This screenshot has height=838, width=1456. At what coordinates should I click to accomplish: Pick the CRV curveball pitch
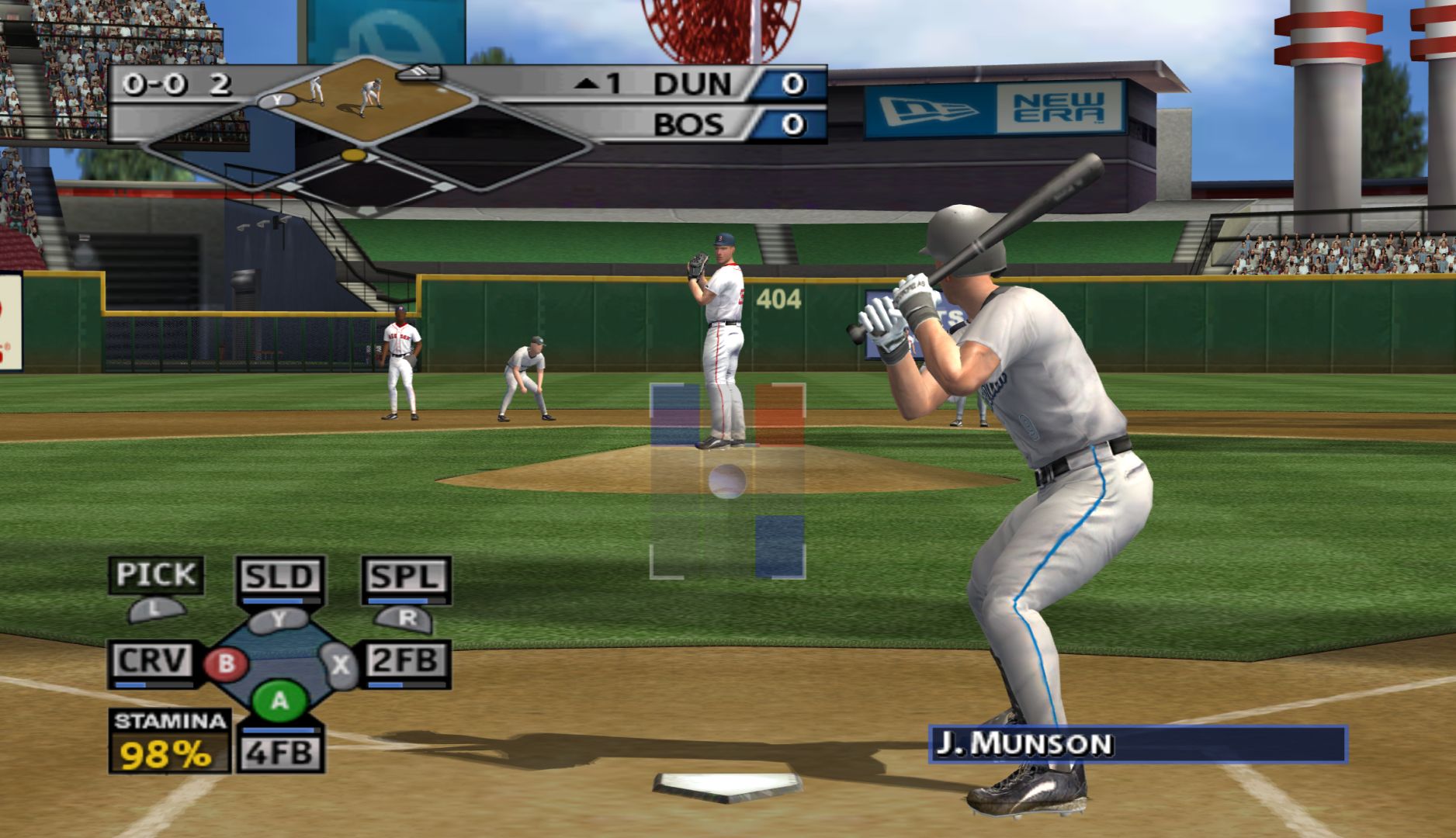(x=152, y=661)
